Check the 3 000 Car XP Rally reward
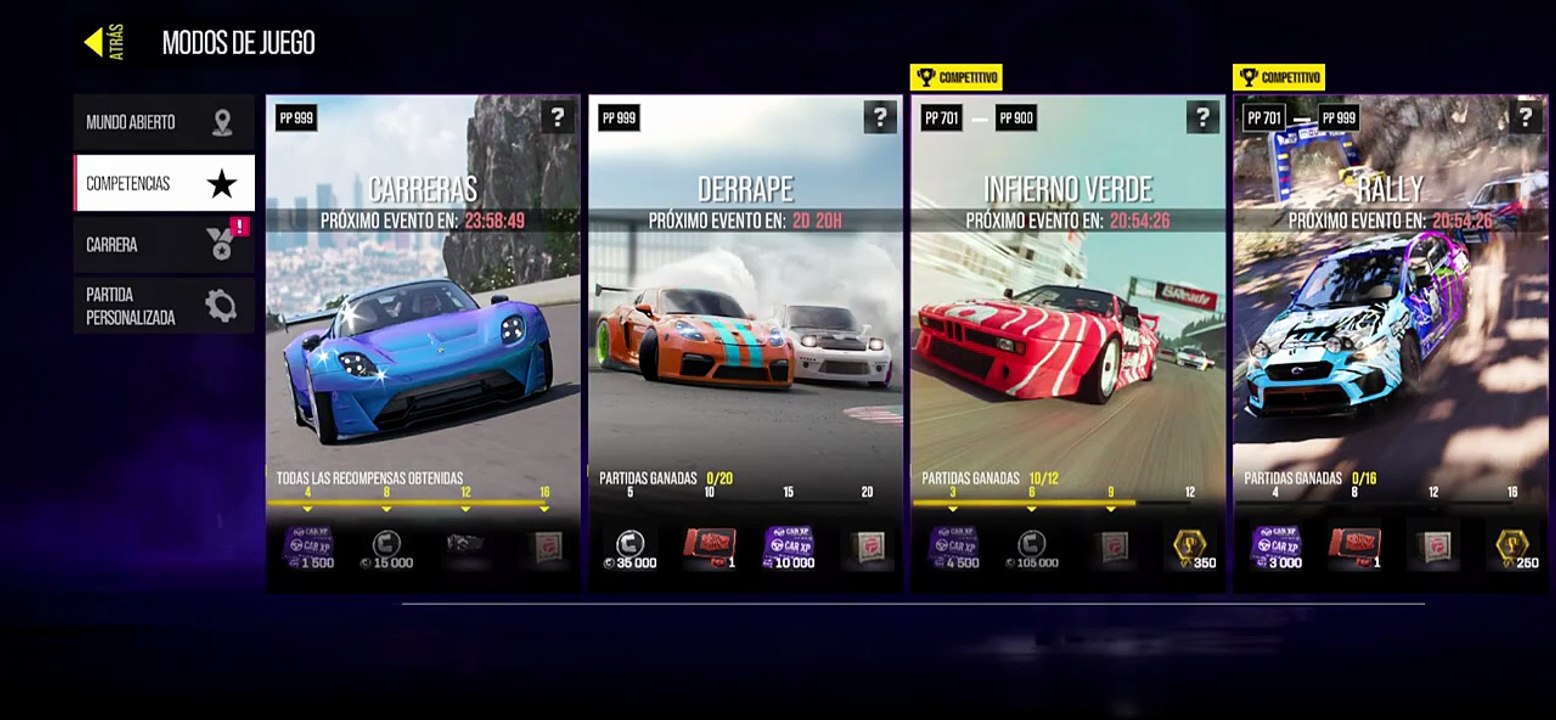Viewport: 1556px width, 720px height. [x=1275, y=548]
